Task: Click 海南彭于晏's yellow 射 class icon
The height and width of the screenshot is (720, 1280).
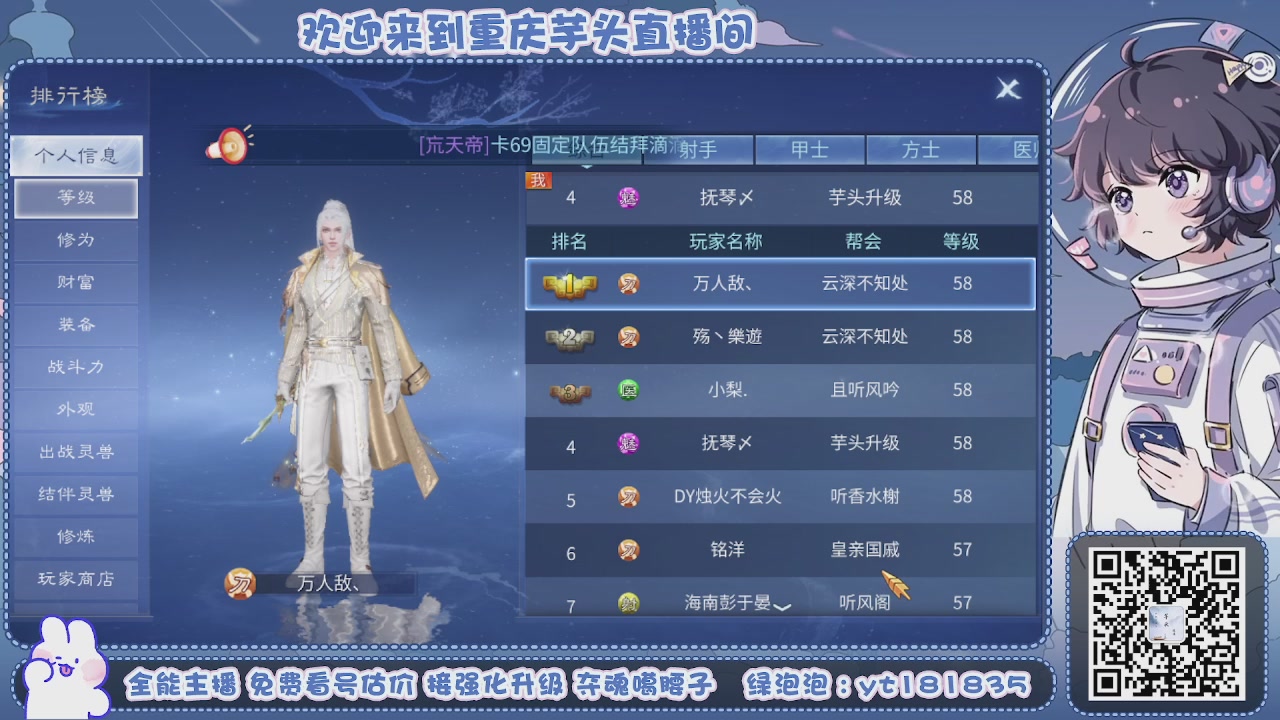Action: tap(627, 603)
